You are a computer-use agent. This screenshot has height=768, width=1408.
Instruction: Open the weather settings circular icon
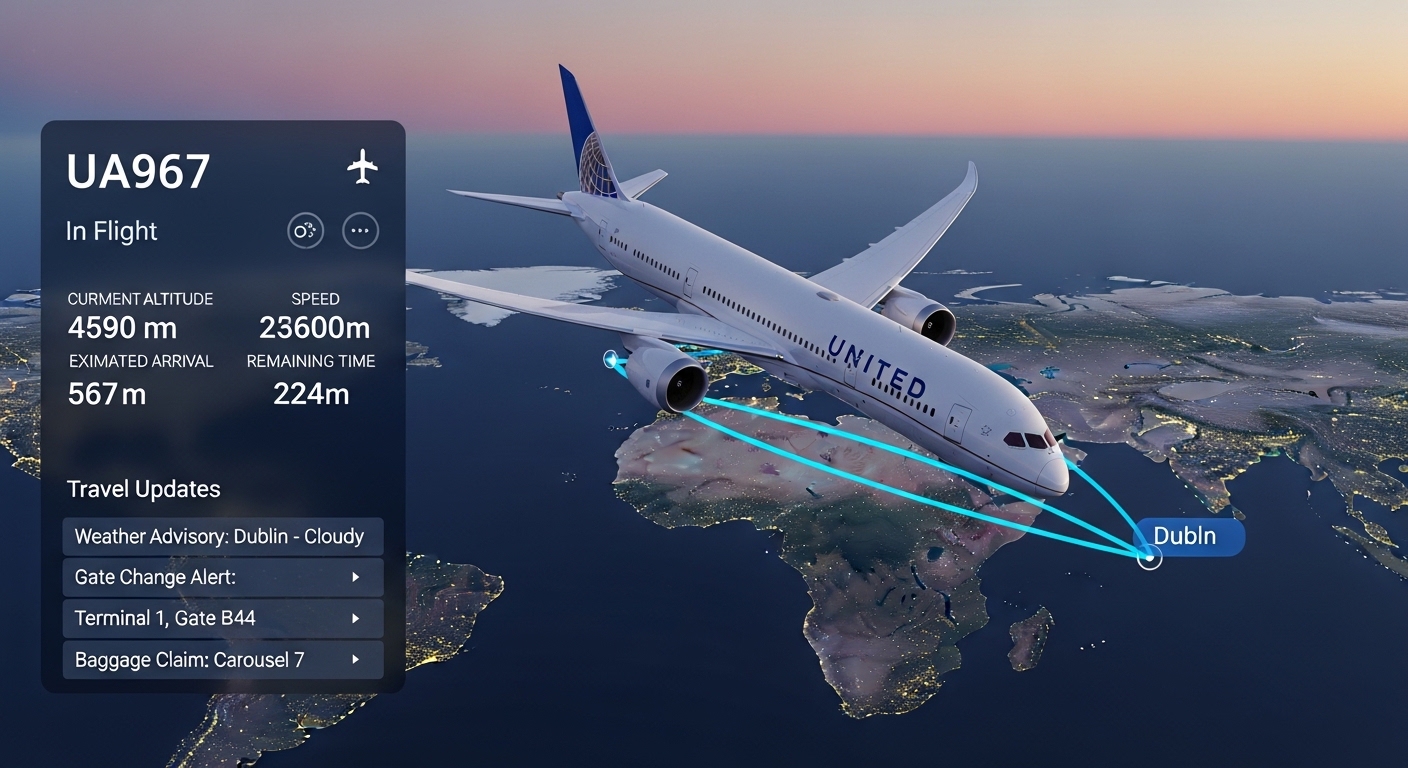(305, 230)
